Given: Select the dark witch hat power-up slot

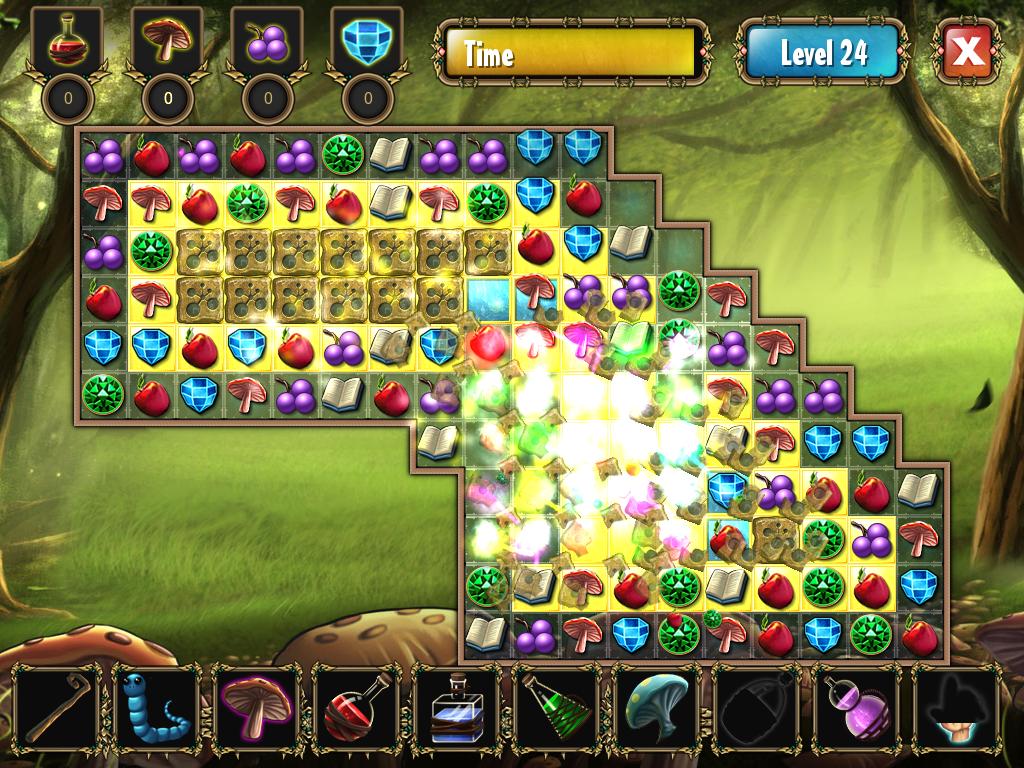Looking at the screenshot, I should pos(957,706).
